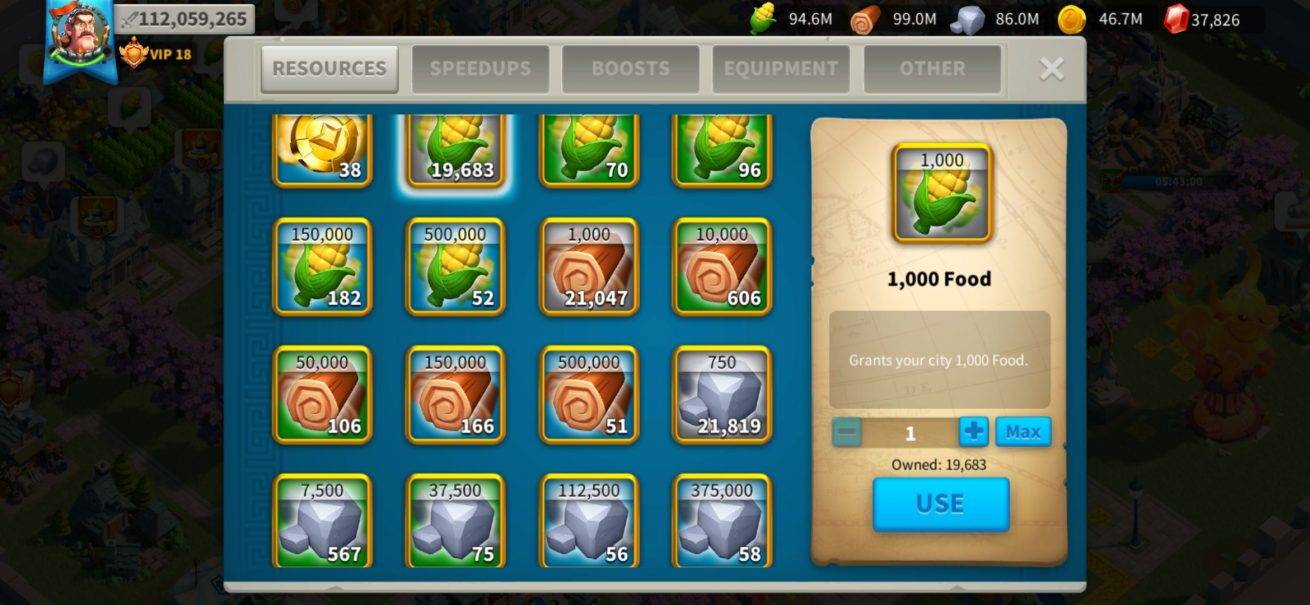Pick the 750 stone item slot
Viewport: 1310px width, 605px height.
722,395
